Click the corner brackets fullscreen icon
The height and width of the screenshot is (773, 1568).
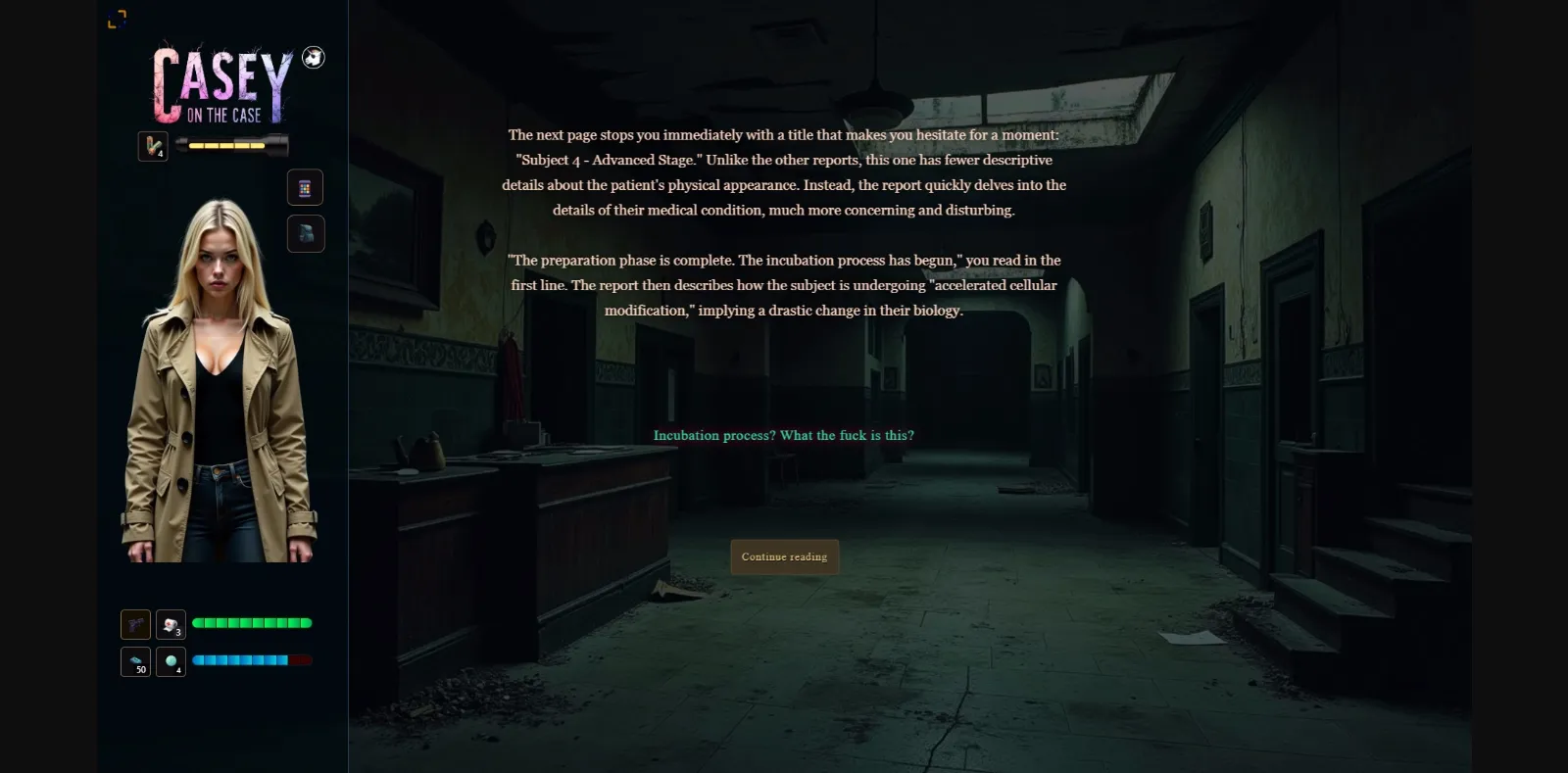[119, 19]
